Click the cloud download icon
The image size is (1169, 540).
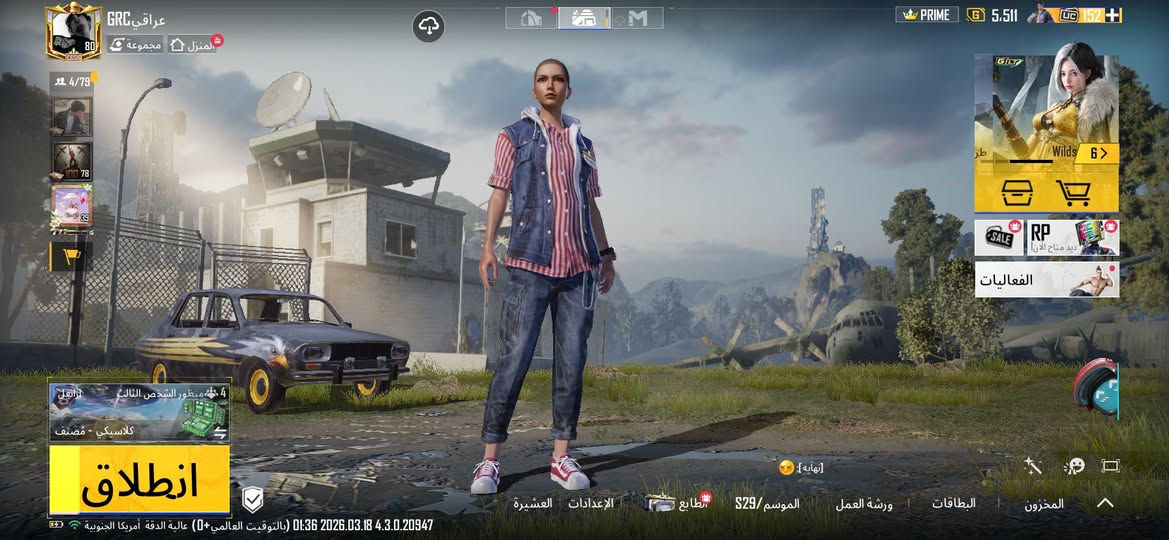click(428, 26)
